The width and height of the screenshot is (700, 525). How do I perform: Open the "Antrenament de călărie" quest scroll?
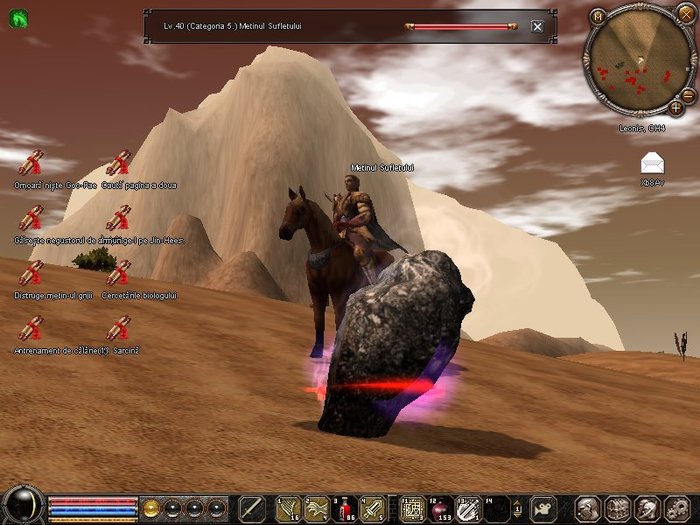point(32,328)
